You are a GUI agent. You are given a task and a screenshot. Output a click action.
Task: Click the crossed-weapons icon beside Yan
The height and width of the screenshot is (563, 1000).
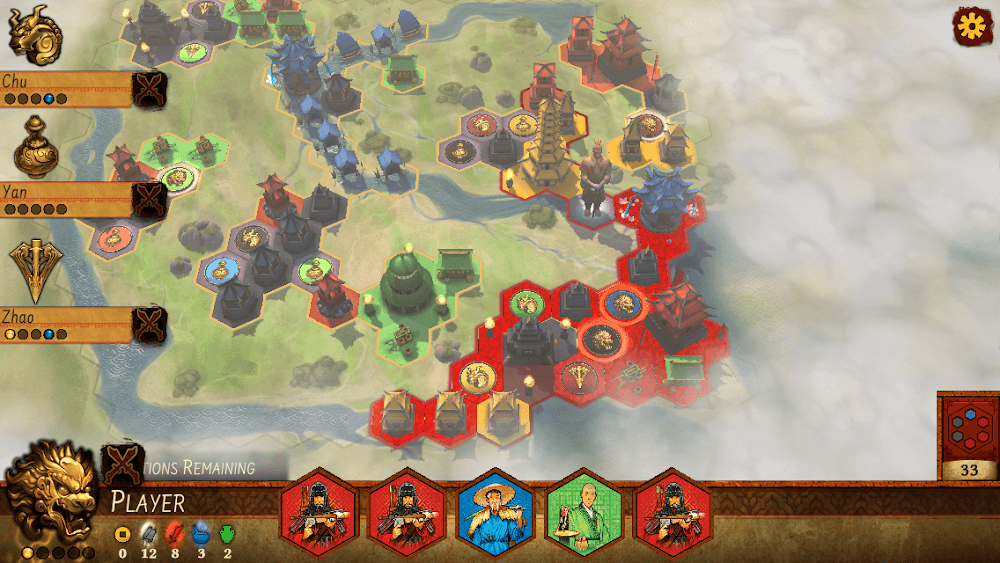click(149, 200)
